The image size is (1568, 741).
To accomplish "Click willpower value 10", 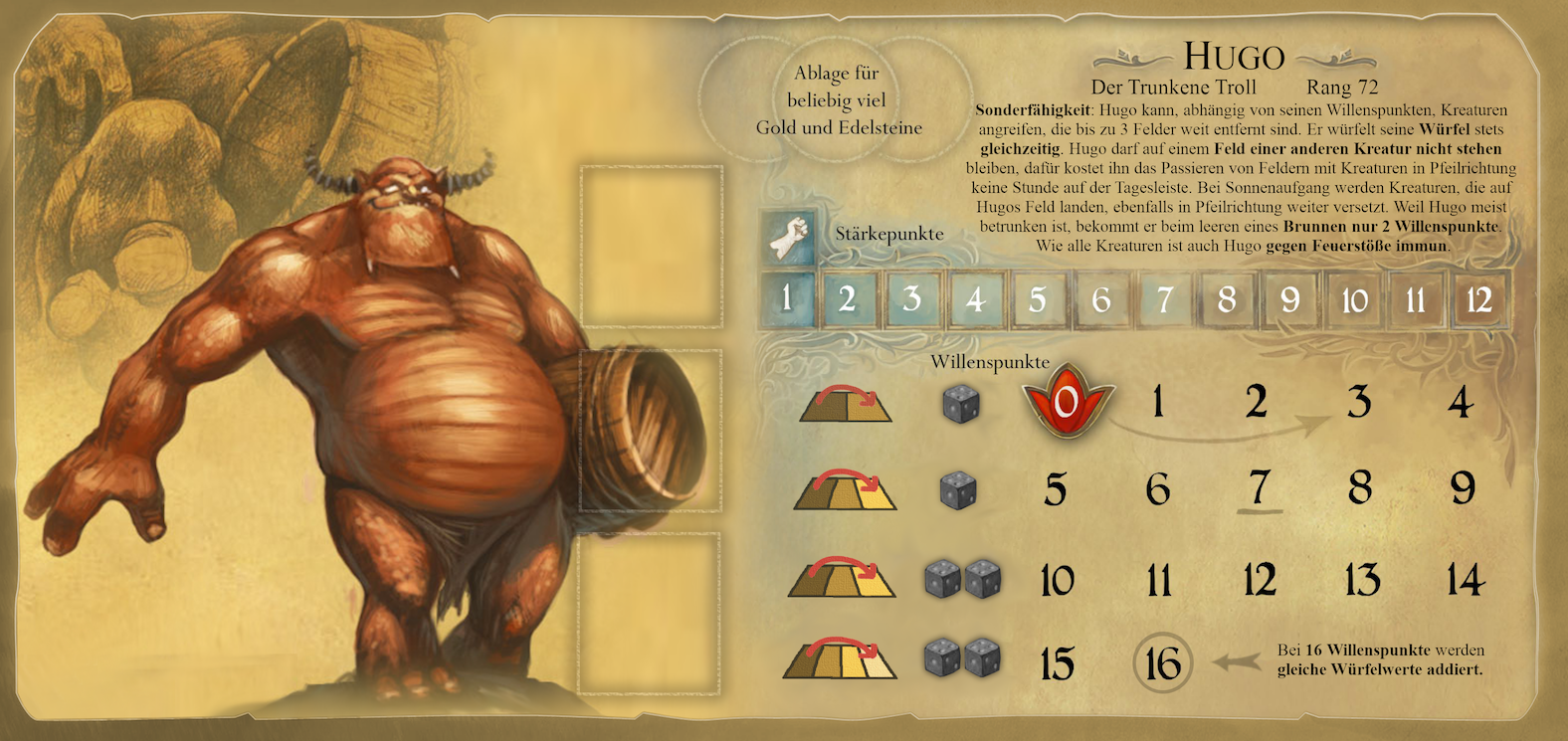I will click(1057, 580).
